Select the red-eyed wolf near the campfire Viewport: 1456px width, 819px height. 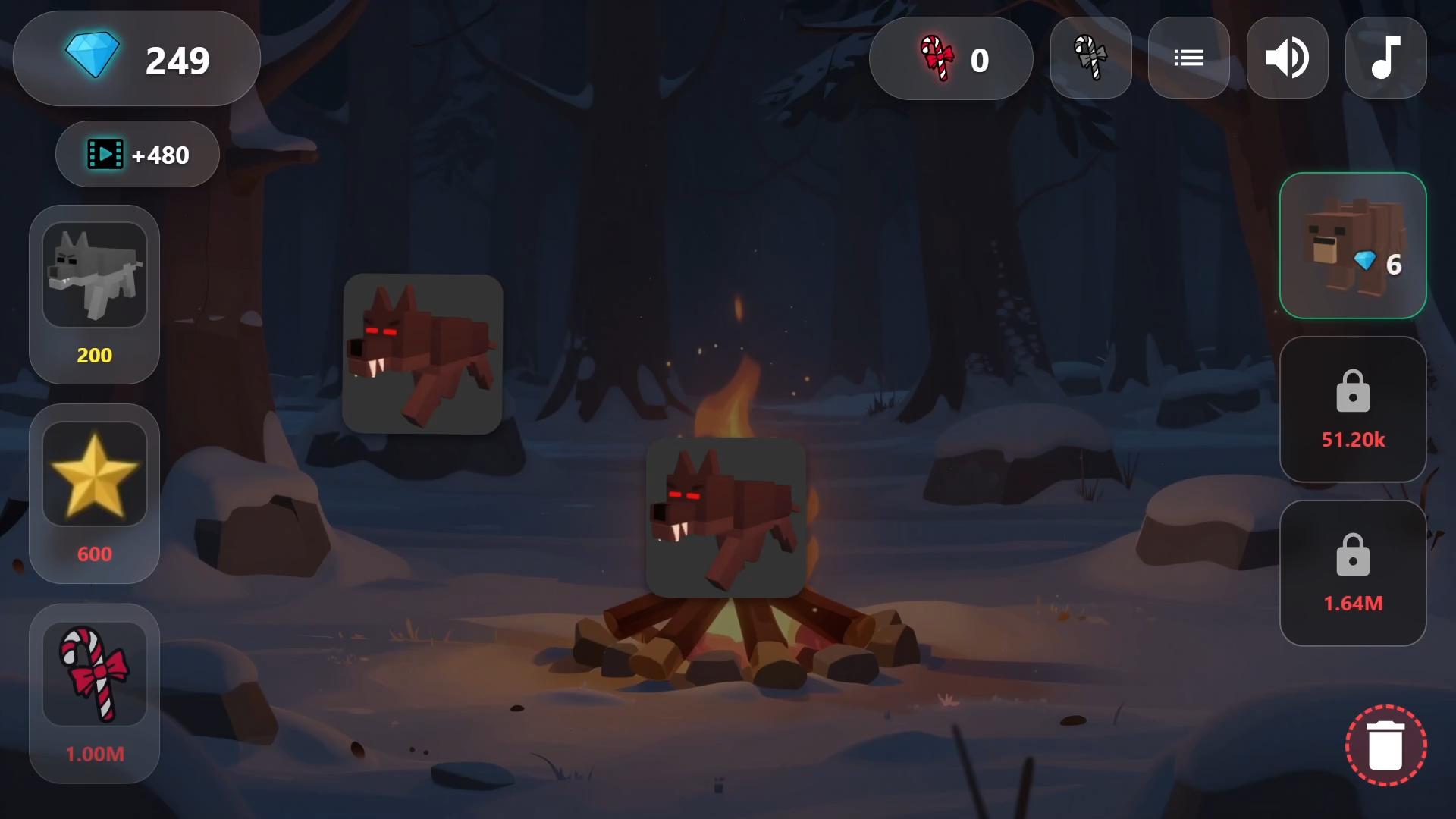click(725, 516)
